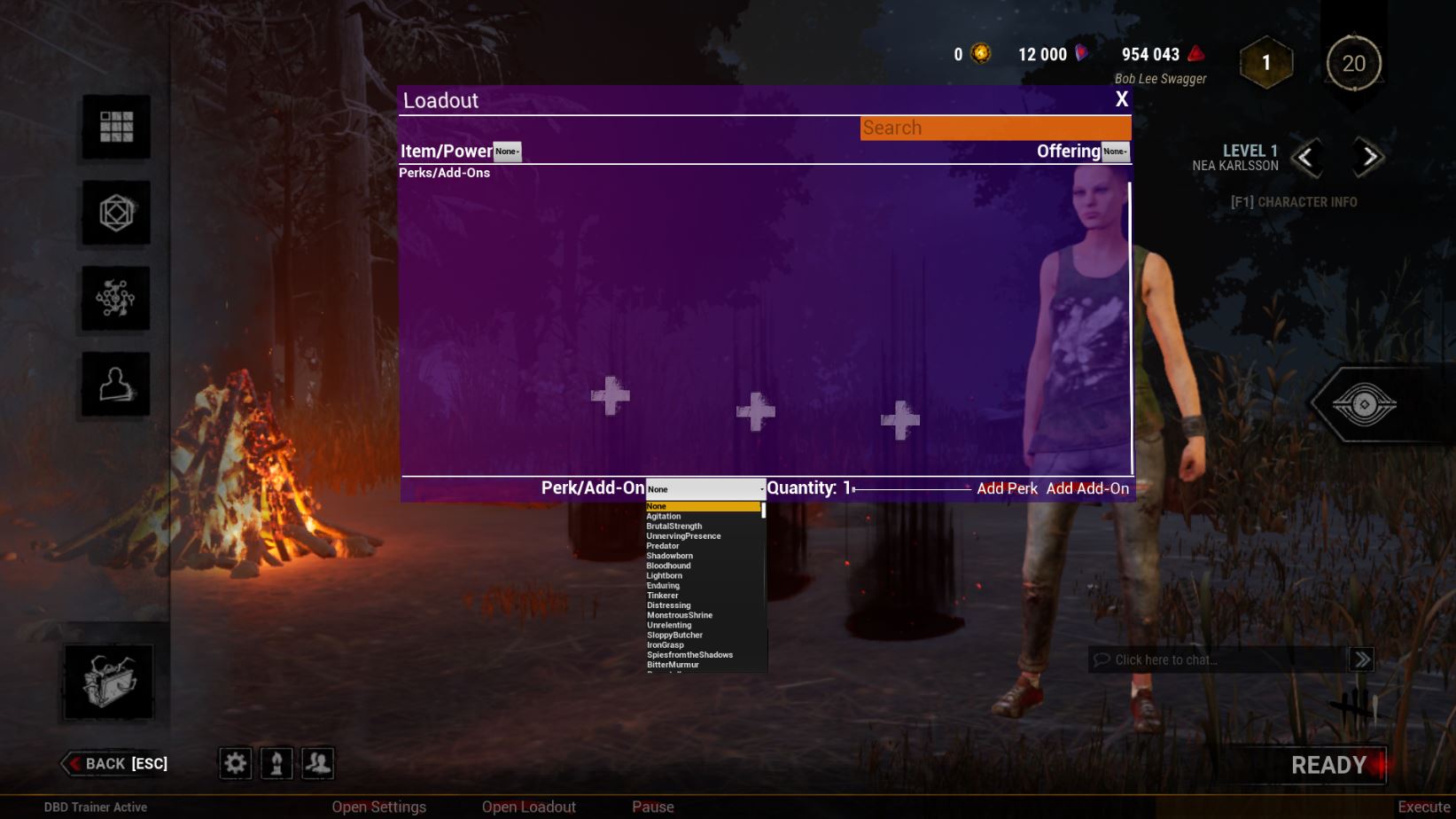Click the settings gear icon near the Back button
Screen dimensions: 1456x819
pyautogui.click(x=234, y=763)
